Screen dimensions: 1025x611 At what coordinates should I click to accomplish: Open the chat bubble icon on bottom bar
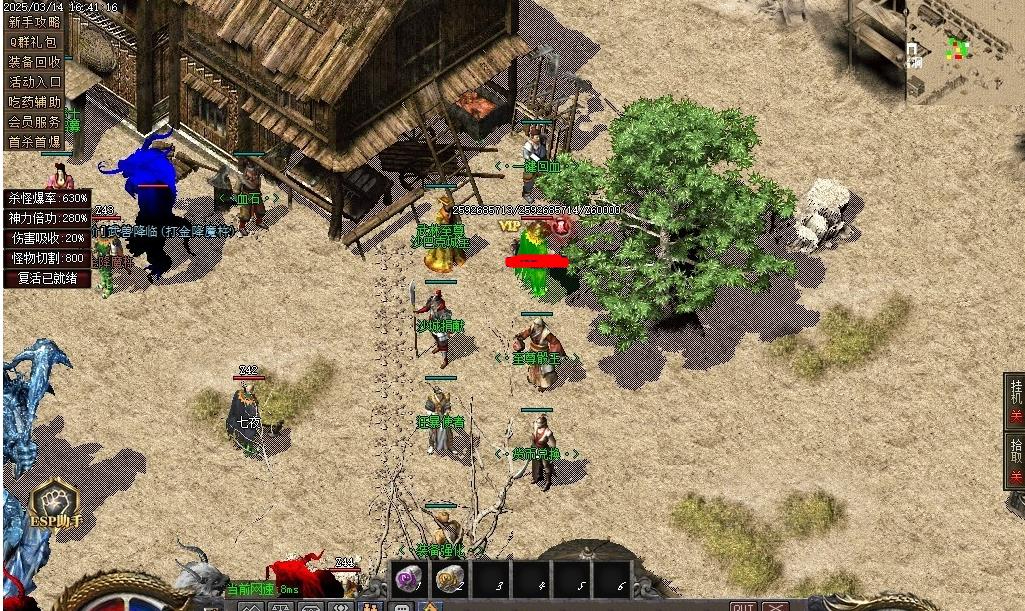click(x=402, y=606)
